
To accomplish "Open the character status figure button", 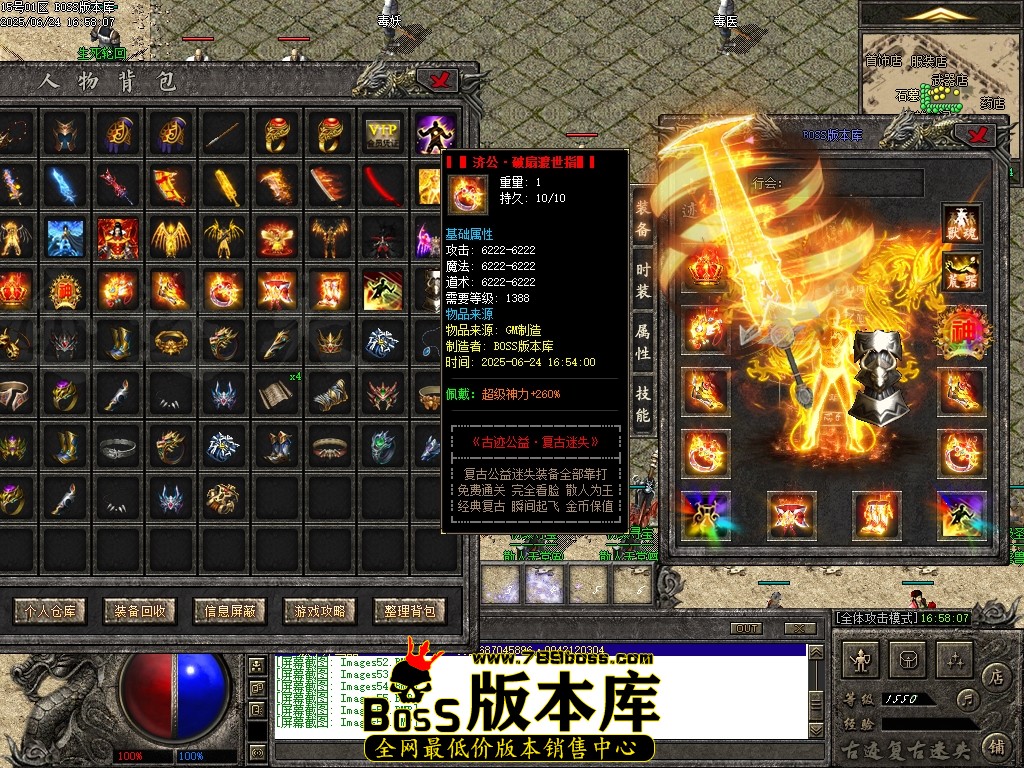I will pyautogui.click(x=862, y=659).
